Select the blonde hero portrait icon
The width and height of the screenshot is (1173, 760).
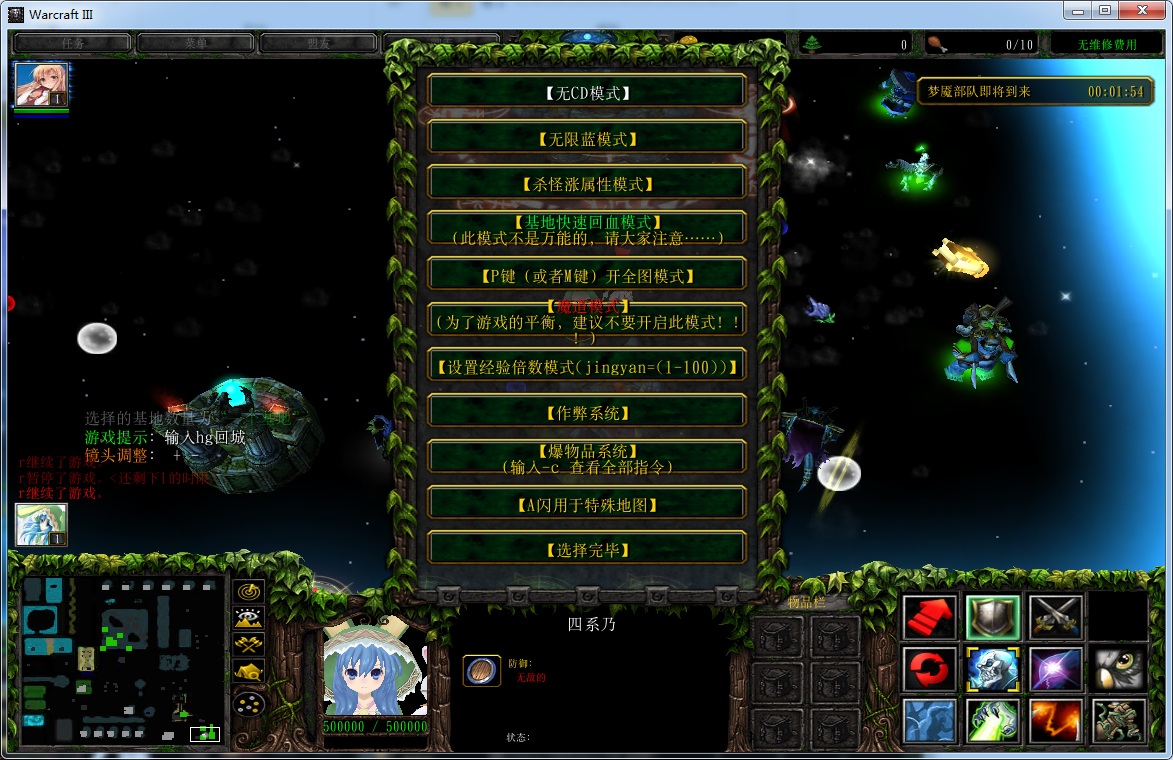41,85
